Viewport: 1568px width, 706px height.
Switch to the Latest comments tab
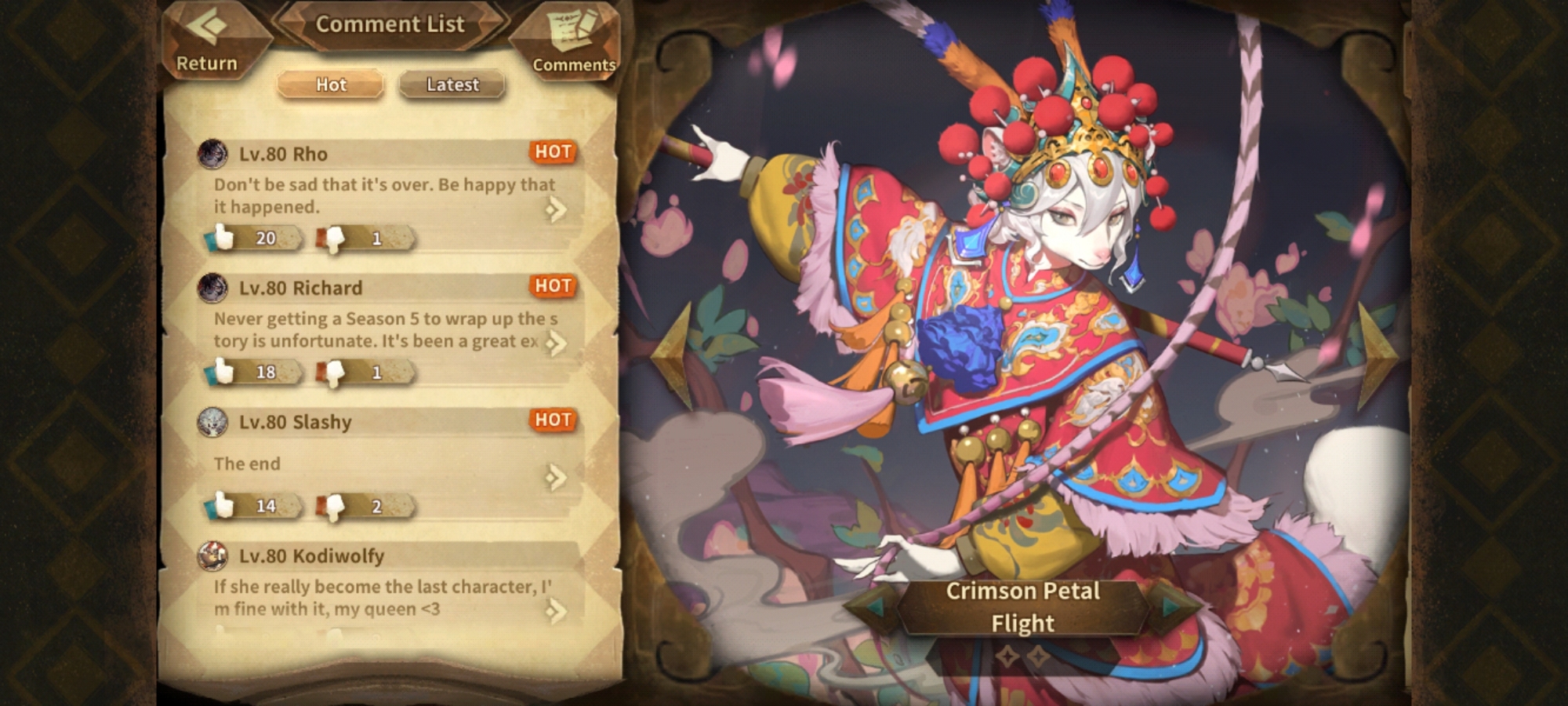pyautogui.click(x=452, y=85)
